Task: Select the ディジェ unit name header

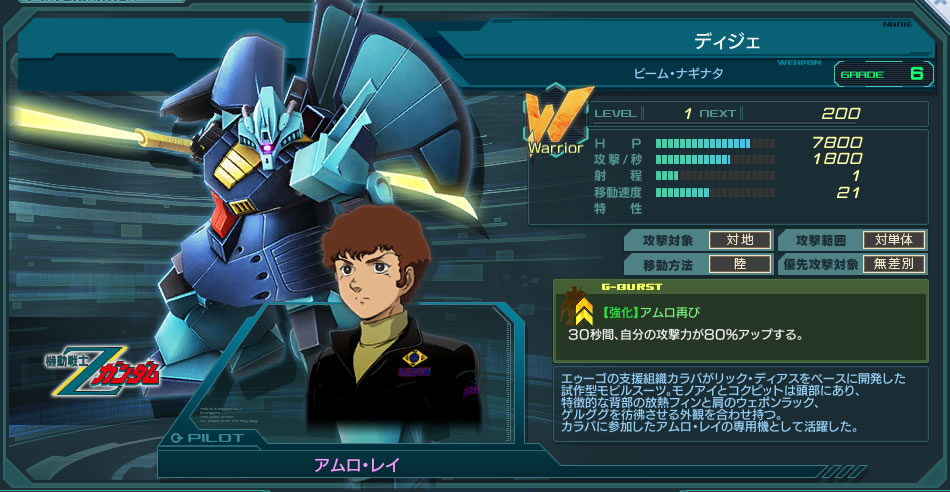Action: pyautogui.click(x=727, y=41)
